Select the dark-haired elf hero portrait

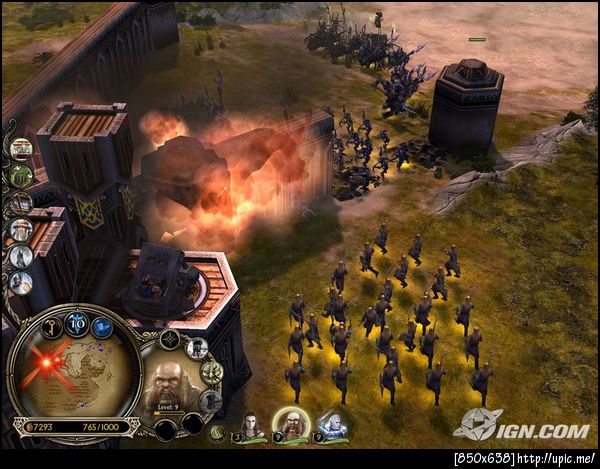point(251,425)
